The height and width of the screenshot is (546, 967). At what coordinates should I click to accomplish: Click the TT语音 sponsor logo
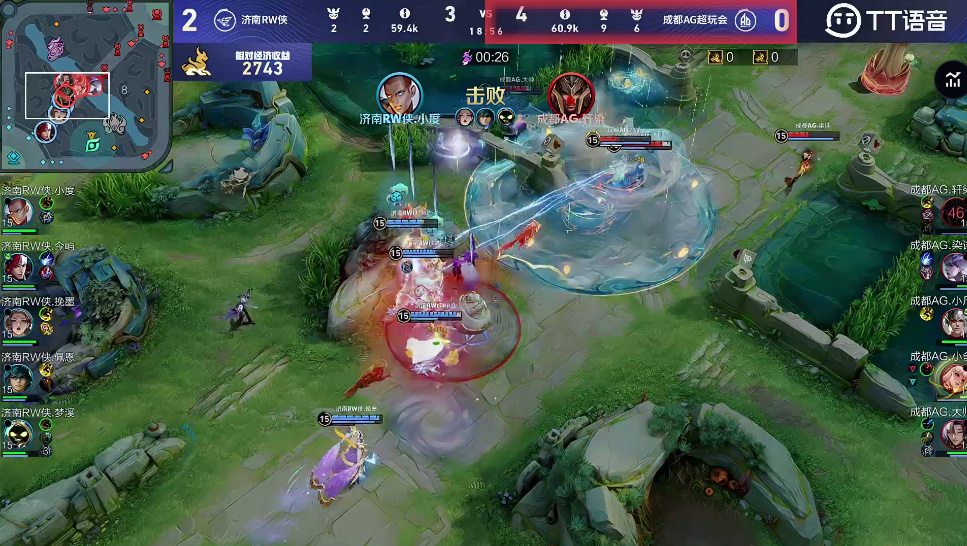[886, 19]
